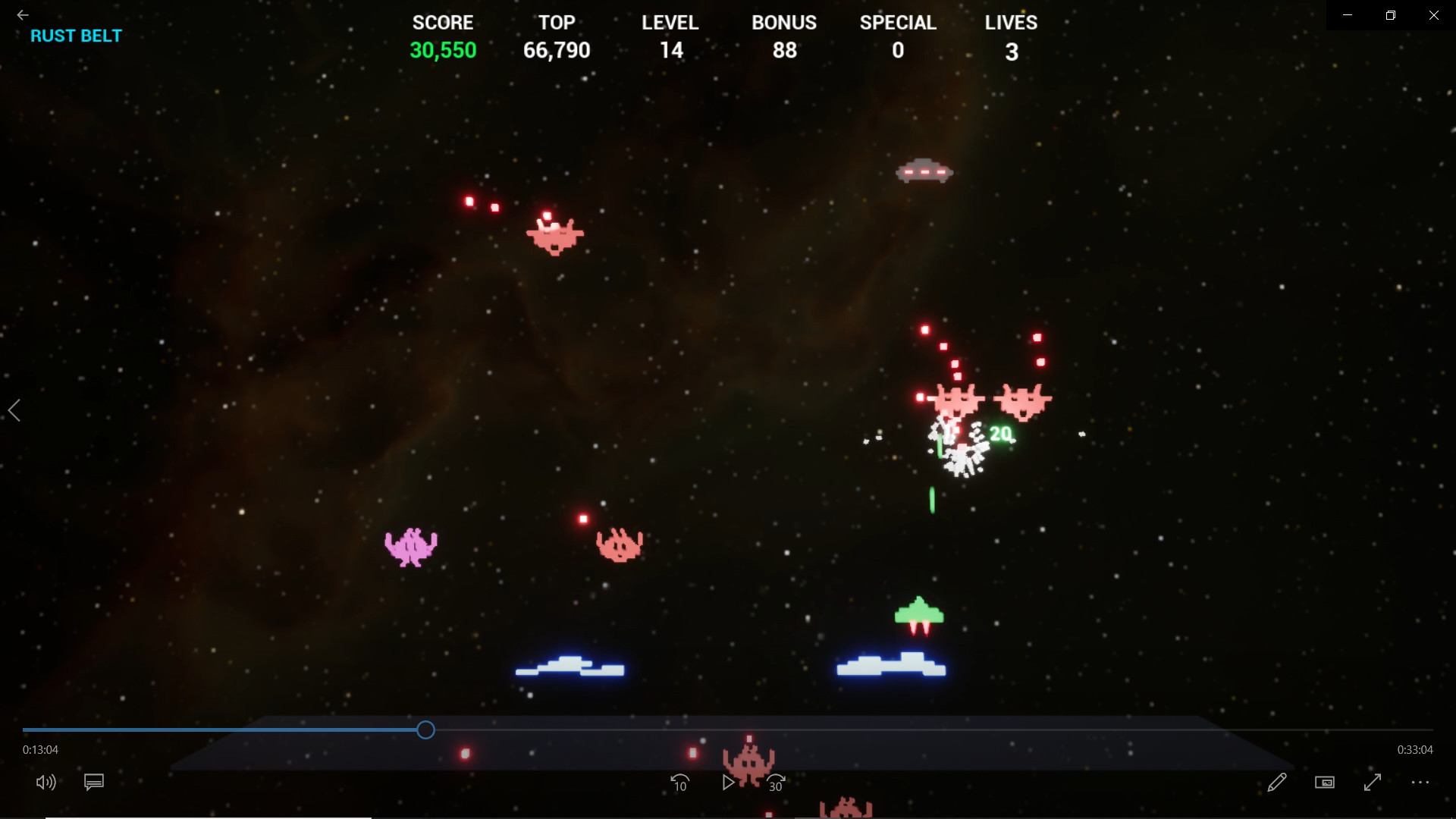The height and width of the screenshot is (819, 1456).
Task: Select the RUST BELT title text
Action: pyautogui.click(x=76, y=35)
